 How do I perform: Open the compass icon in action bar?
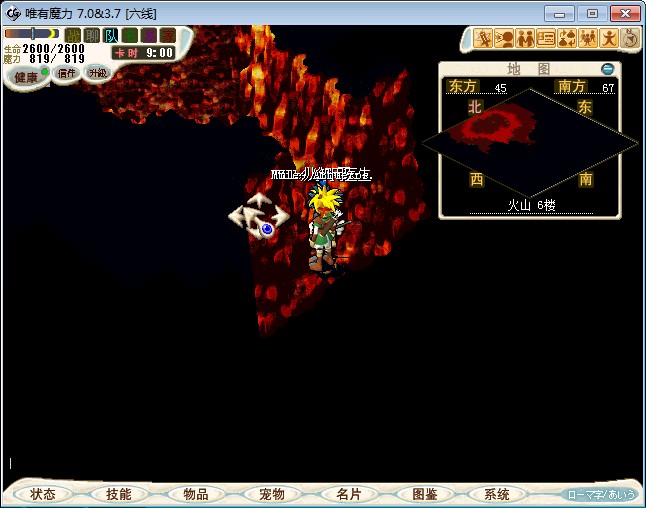point(629,39)
